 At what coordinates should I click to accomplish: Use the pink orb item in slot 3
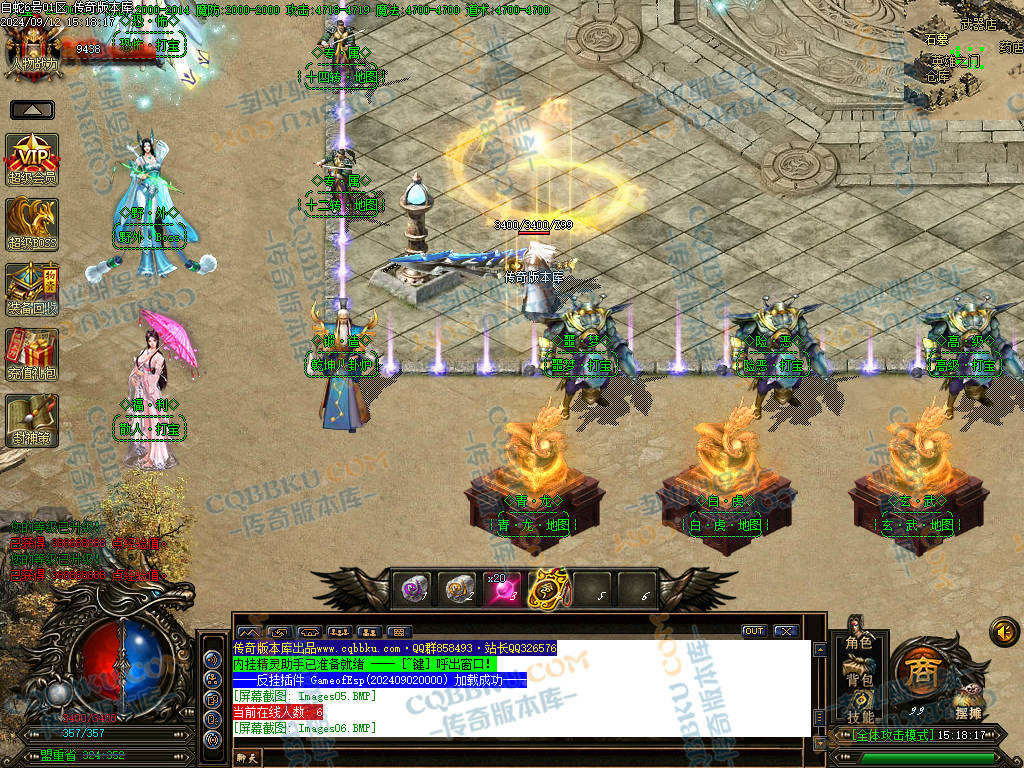[x=503, y=590]
